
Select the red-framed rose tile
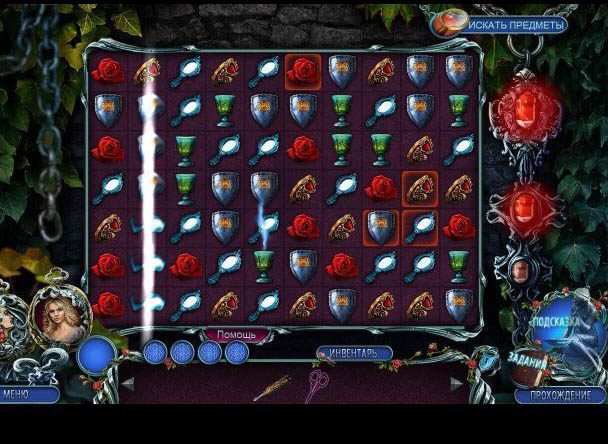coord(302,70)
